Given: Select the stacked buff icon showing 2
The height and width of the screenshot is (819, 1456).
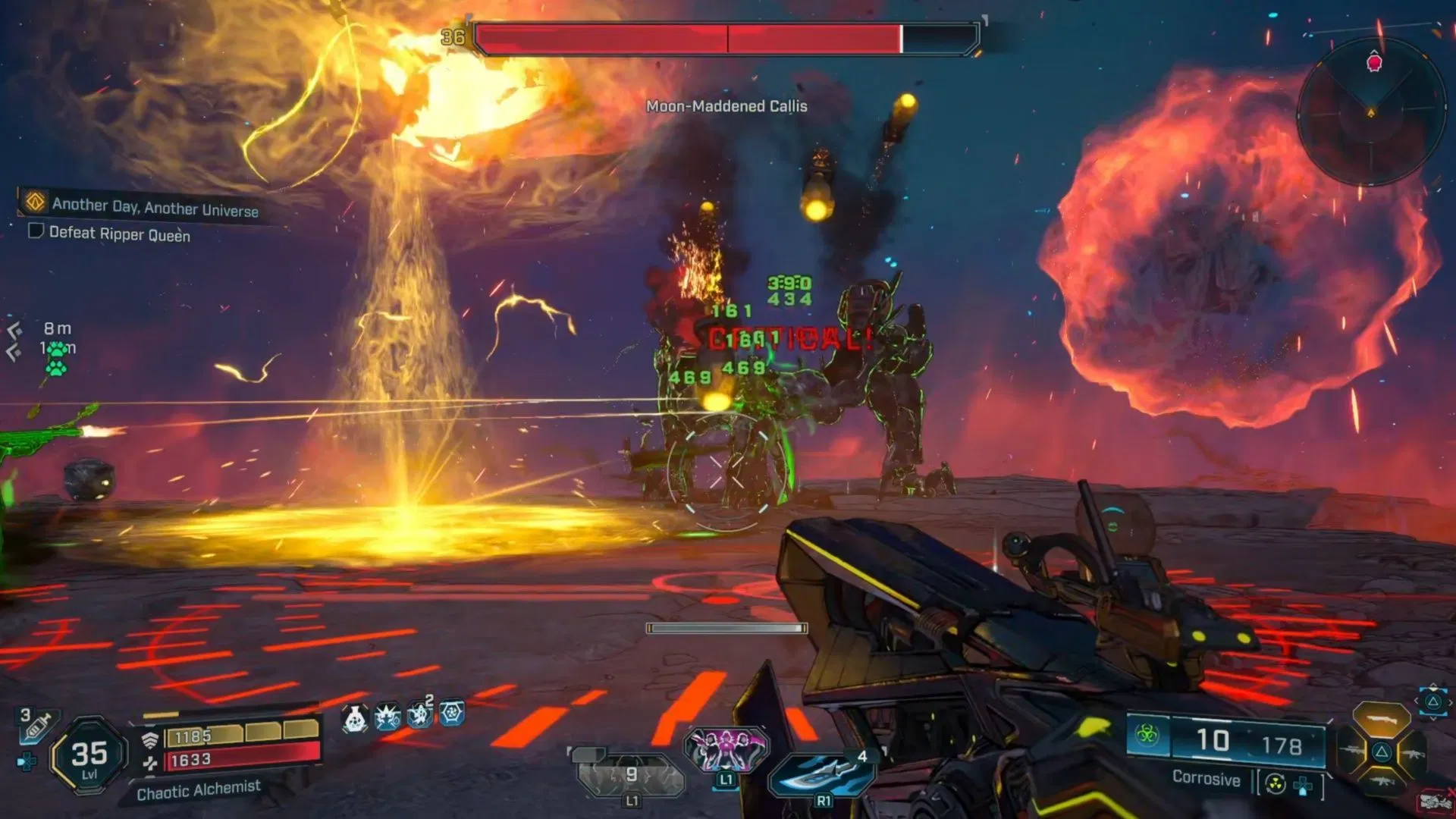Looking at the screenshot, I should pos(419,714).
